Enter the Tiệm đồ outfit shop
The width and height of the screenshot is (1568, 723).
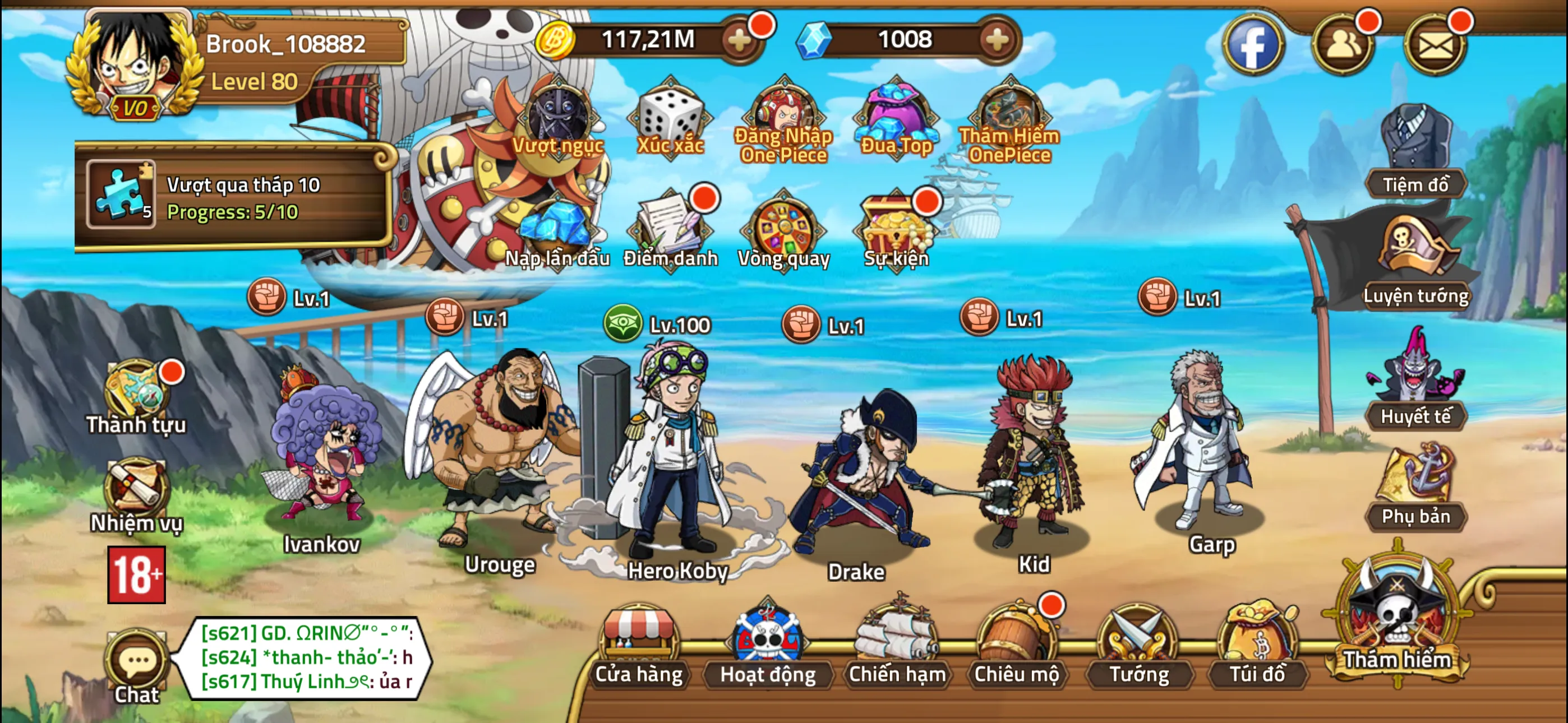pyautogui.click(x=1415, y=152)
